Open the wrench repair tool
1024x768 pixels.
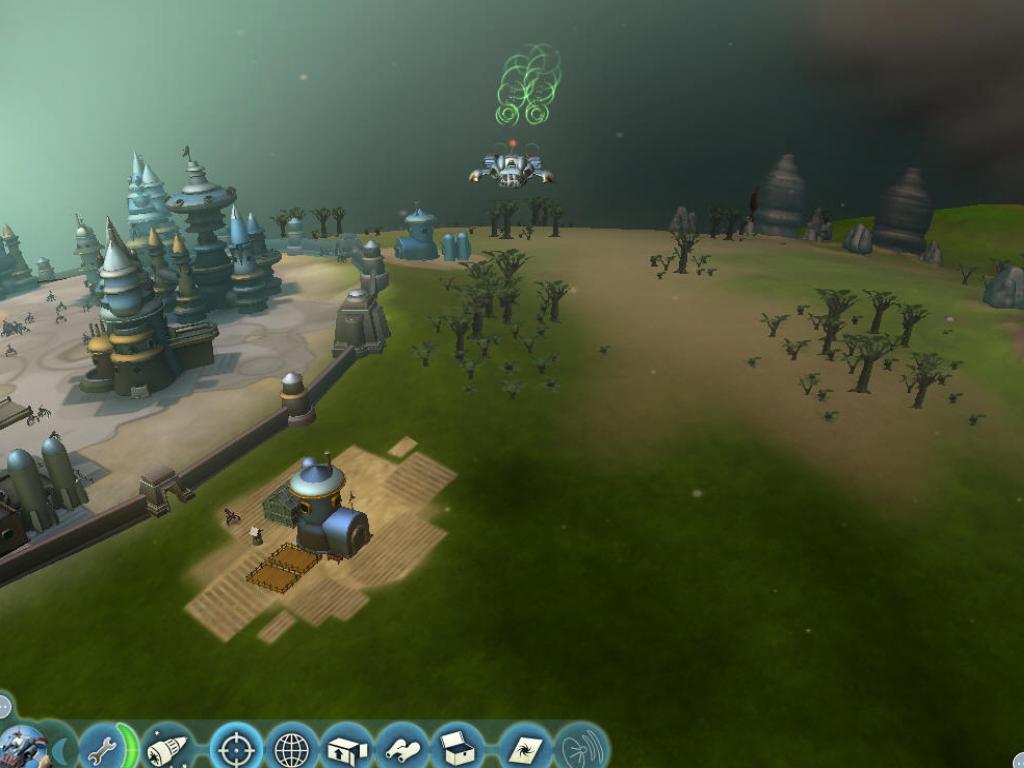click(102, 748)
